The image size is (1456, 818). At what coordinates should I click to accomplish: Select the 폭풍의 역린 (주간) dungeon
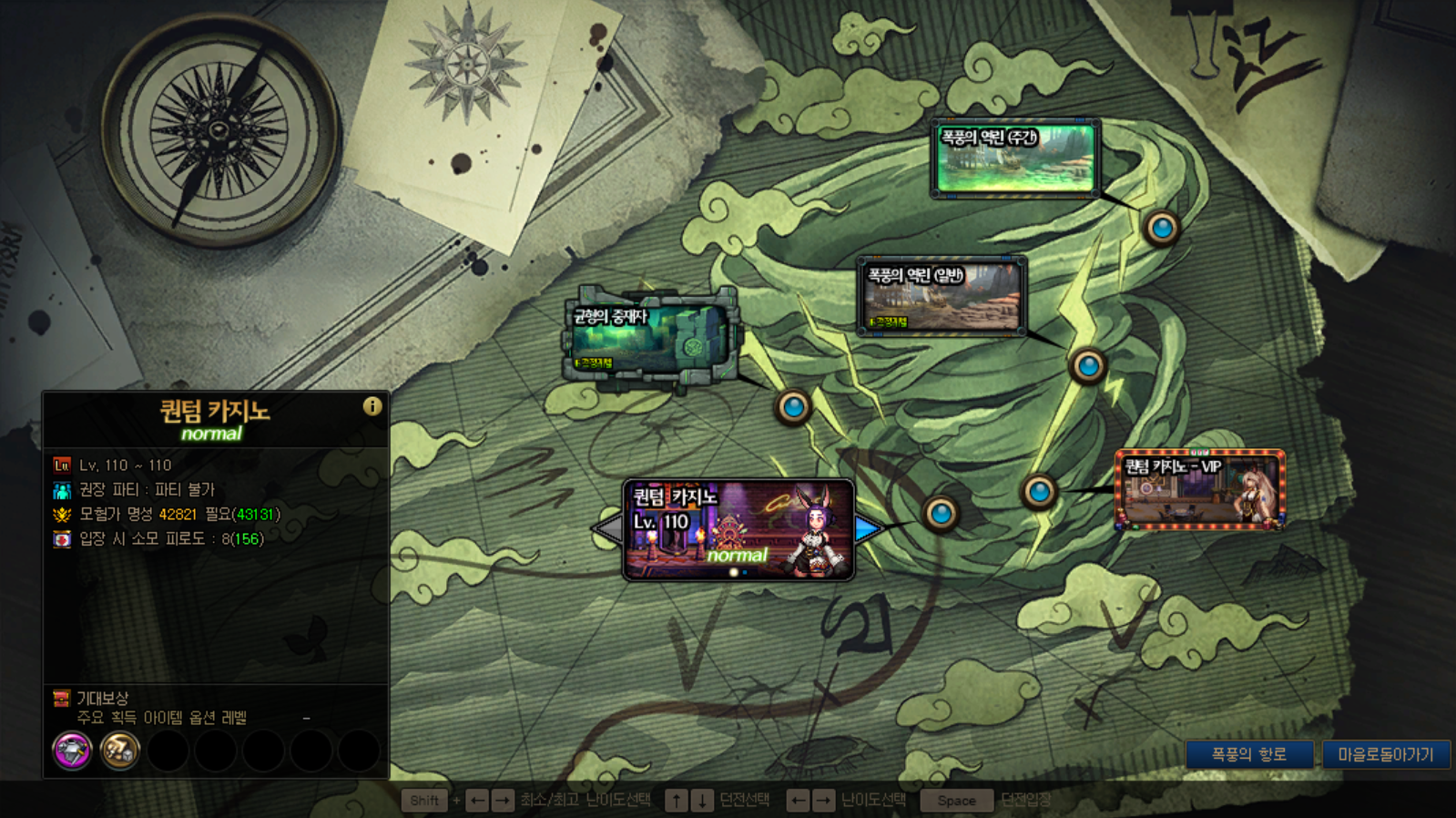point(1015,158)
